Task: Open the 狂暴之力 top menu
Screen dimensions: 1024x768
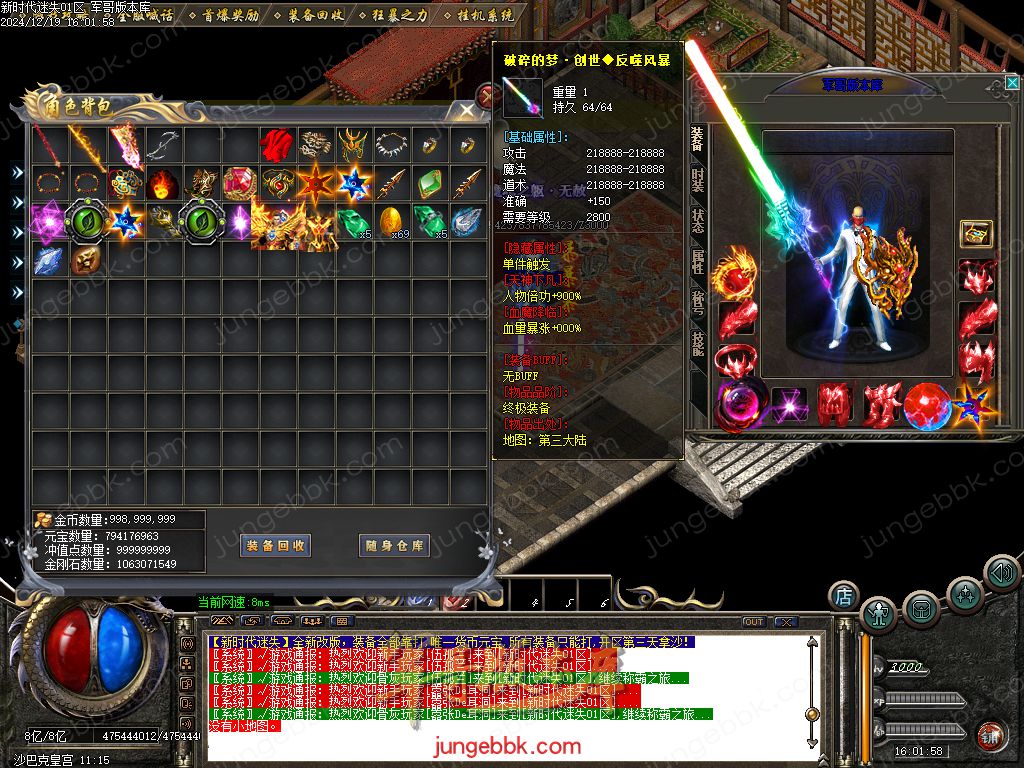Action: click(x=393, y=15)
